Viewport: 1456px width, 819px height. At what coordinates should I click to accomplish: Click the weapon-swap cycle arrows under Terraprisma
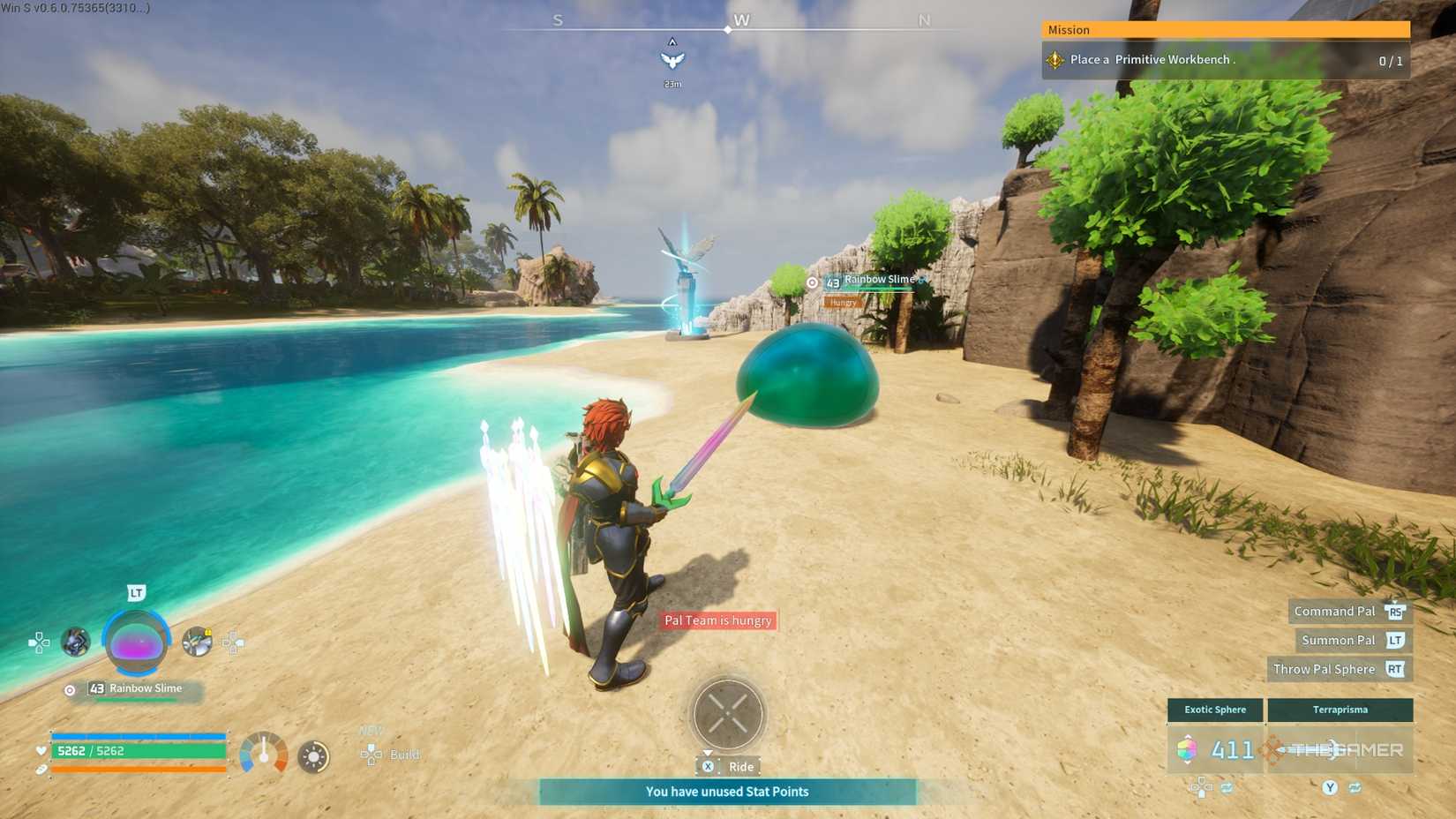coord(1355,787)
